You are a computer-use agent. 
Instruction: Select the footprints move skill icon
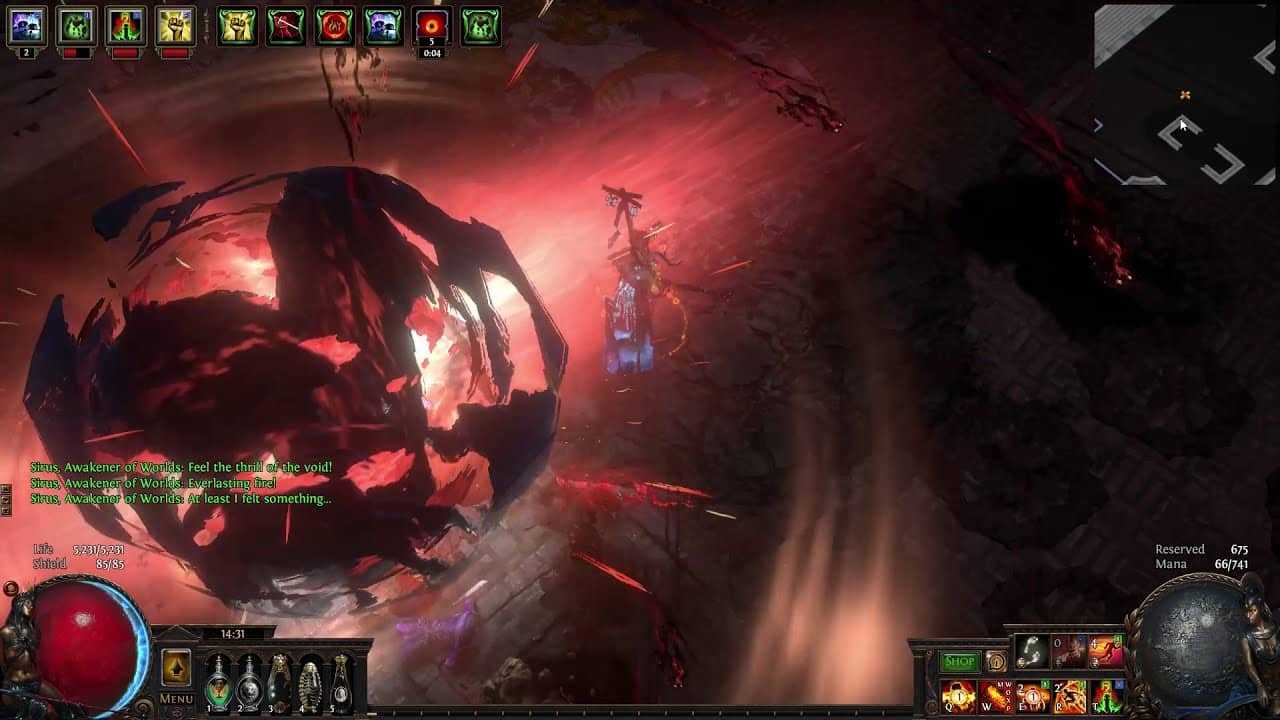coord(1032,652)
